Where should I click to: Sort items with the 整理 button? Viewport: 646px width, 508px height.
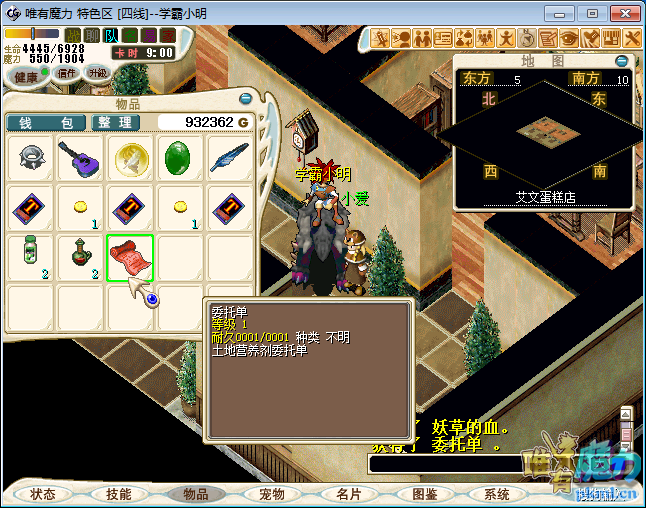click(115, 122)
